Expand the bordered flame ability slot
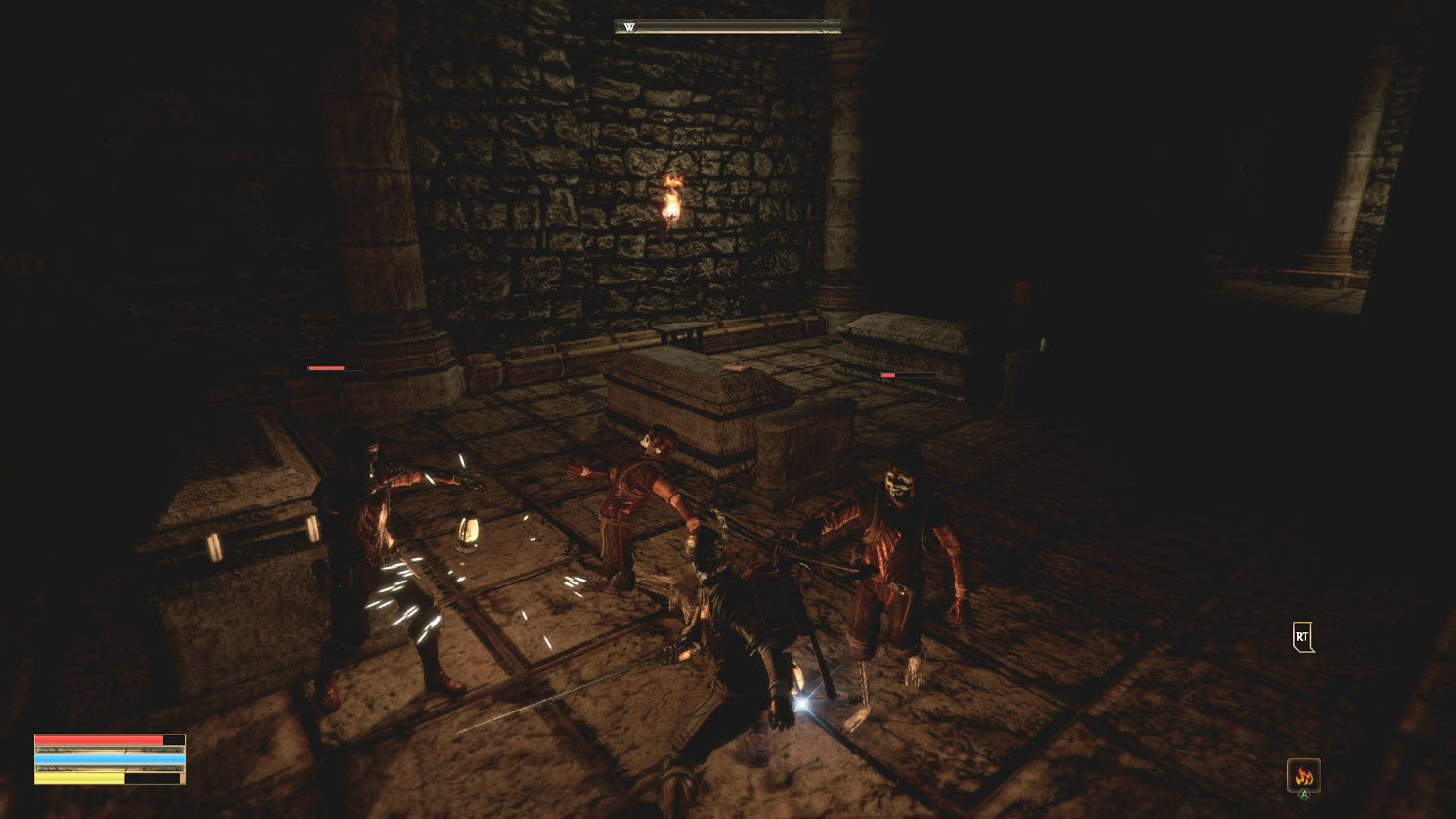This screenshot has height=819, width=1456. point(1304,774)
